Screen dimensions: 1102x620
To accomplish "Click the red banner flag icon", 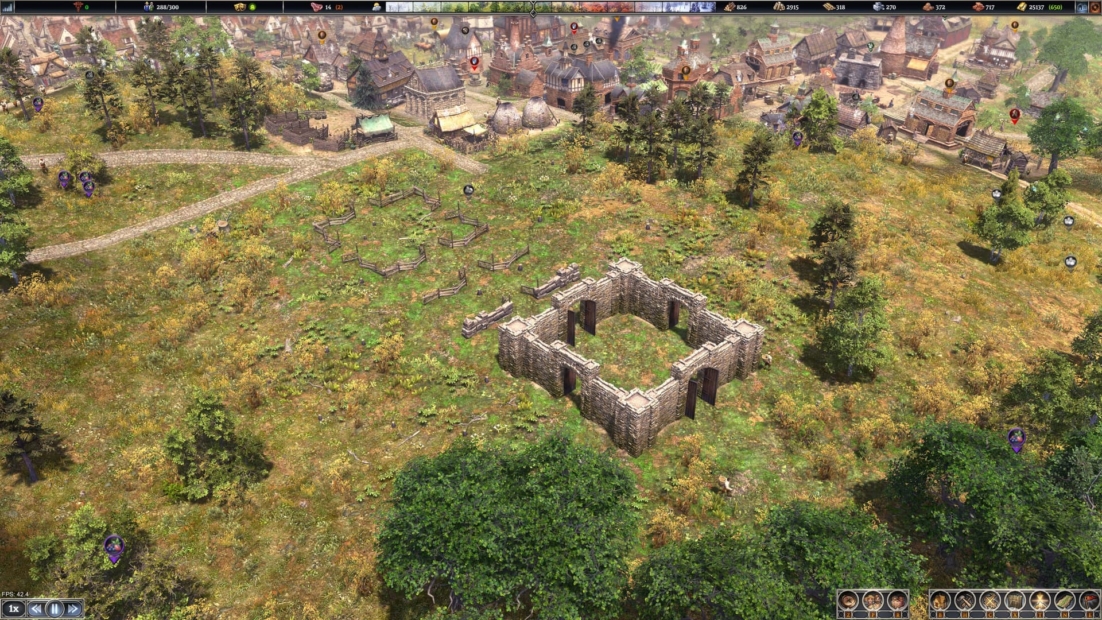I will click(1089, 601).
